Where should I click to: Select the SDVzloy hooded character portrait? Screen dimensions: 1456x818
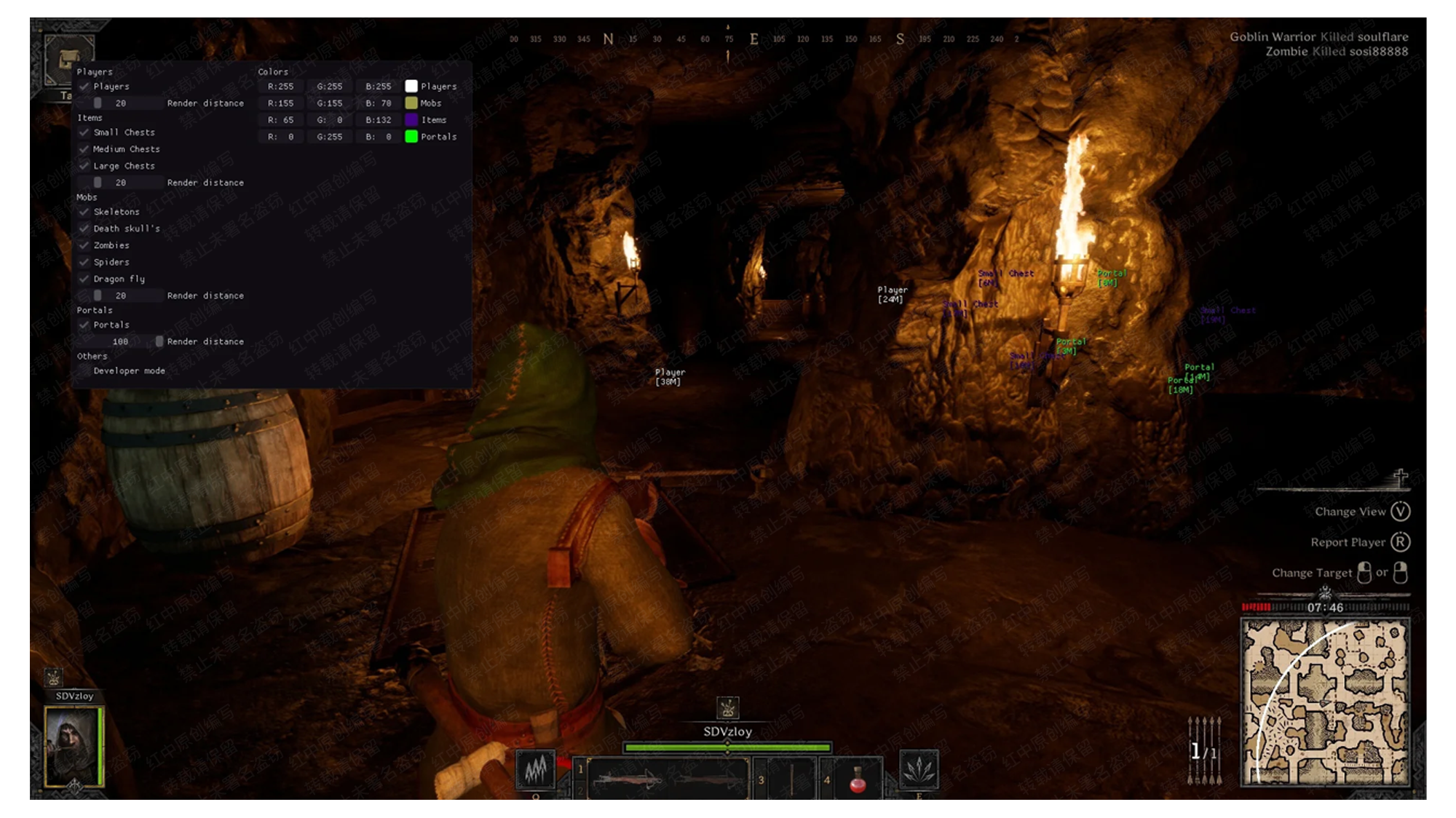tap(74, 747)
